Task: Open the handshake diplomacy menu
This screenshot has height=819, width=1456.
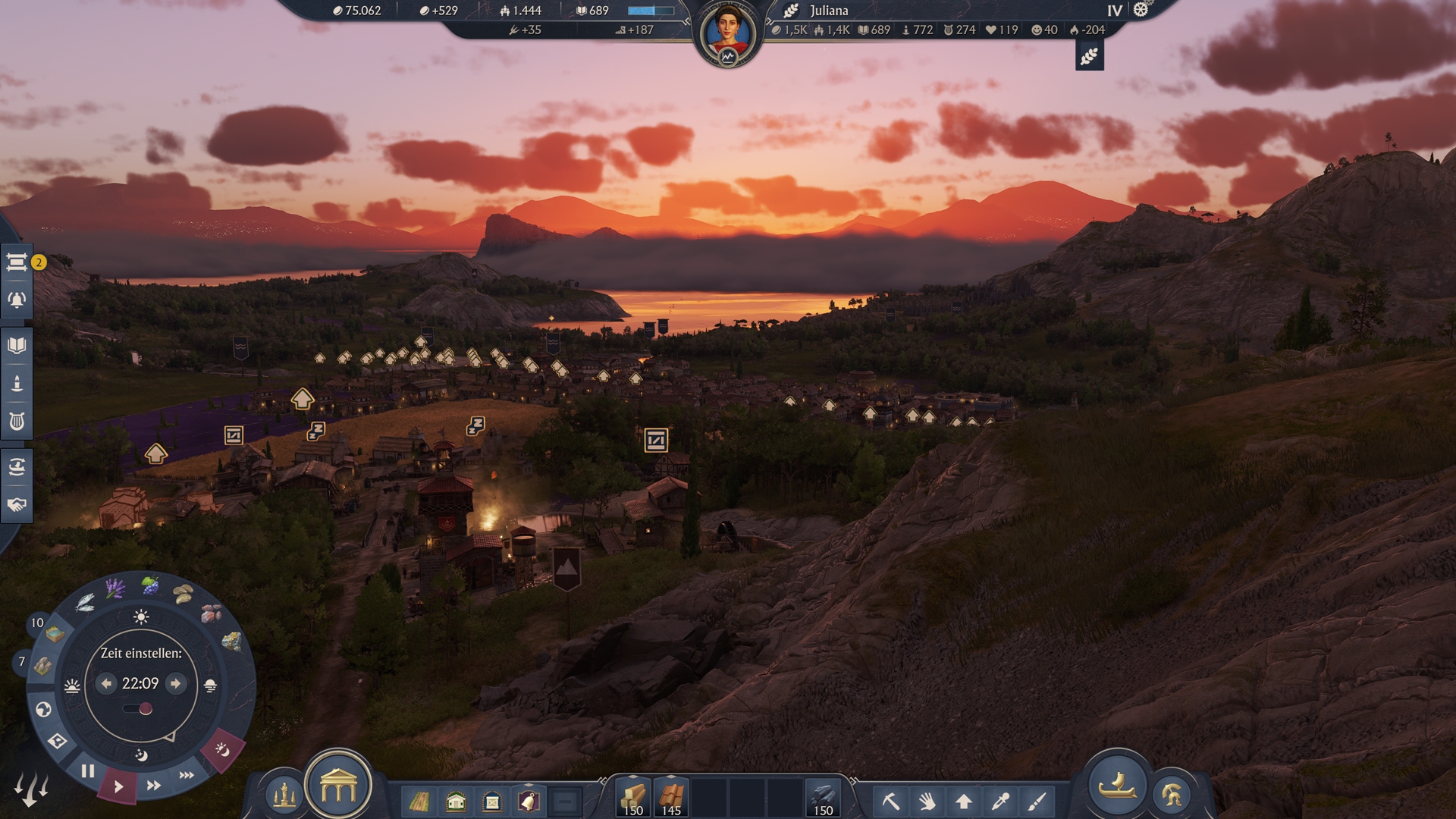Action: click(17, 505)
